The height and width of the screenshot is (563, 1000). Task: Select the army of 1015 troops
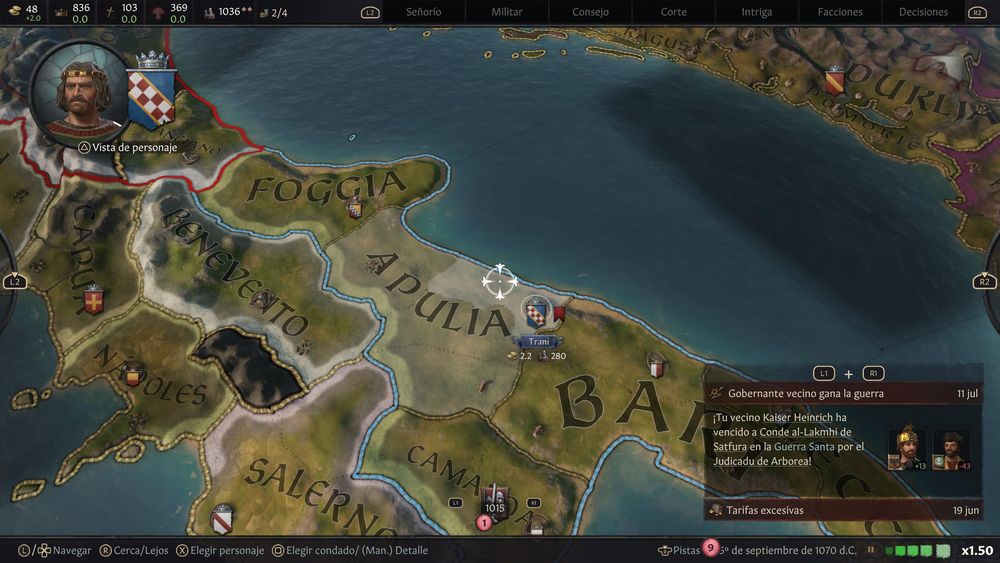(494, 503)
